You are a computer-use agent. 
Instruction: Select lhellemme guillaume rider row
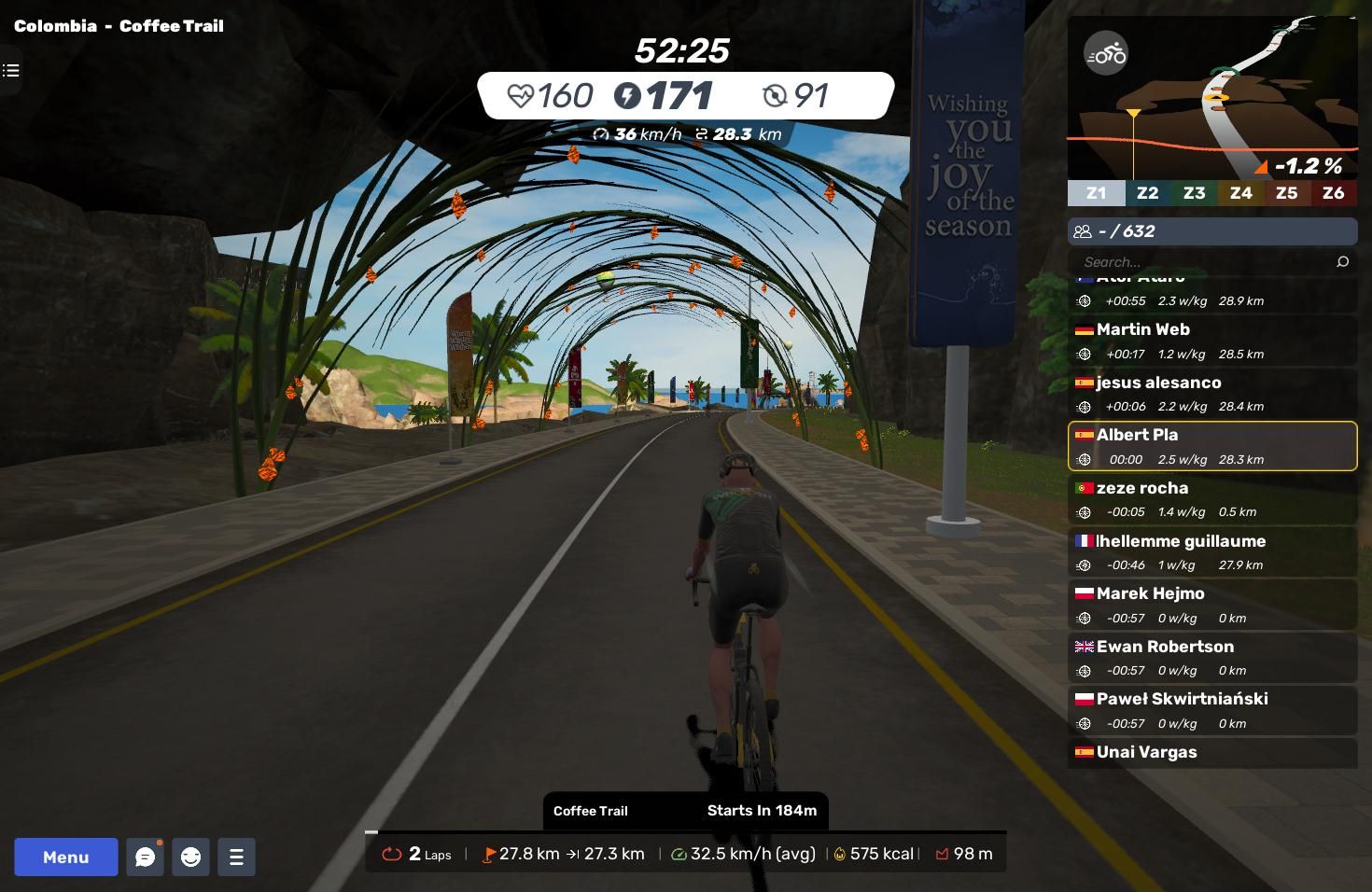pyautogui.click(x=1211, y=552)
